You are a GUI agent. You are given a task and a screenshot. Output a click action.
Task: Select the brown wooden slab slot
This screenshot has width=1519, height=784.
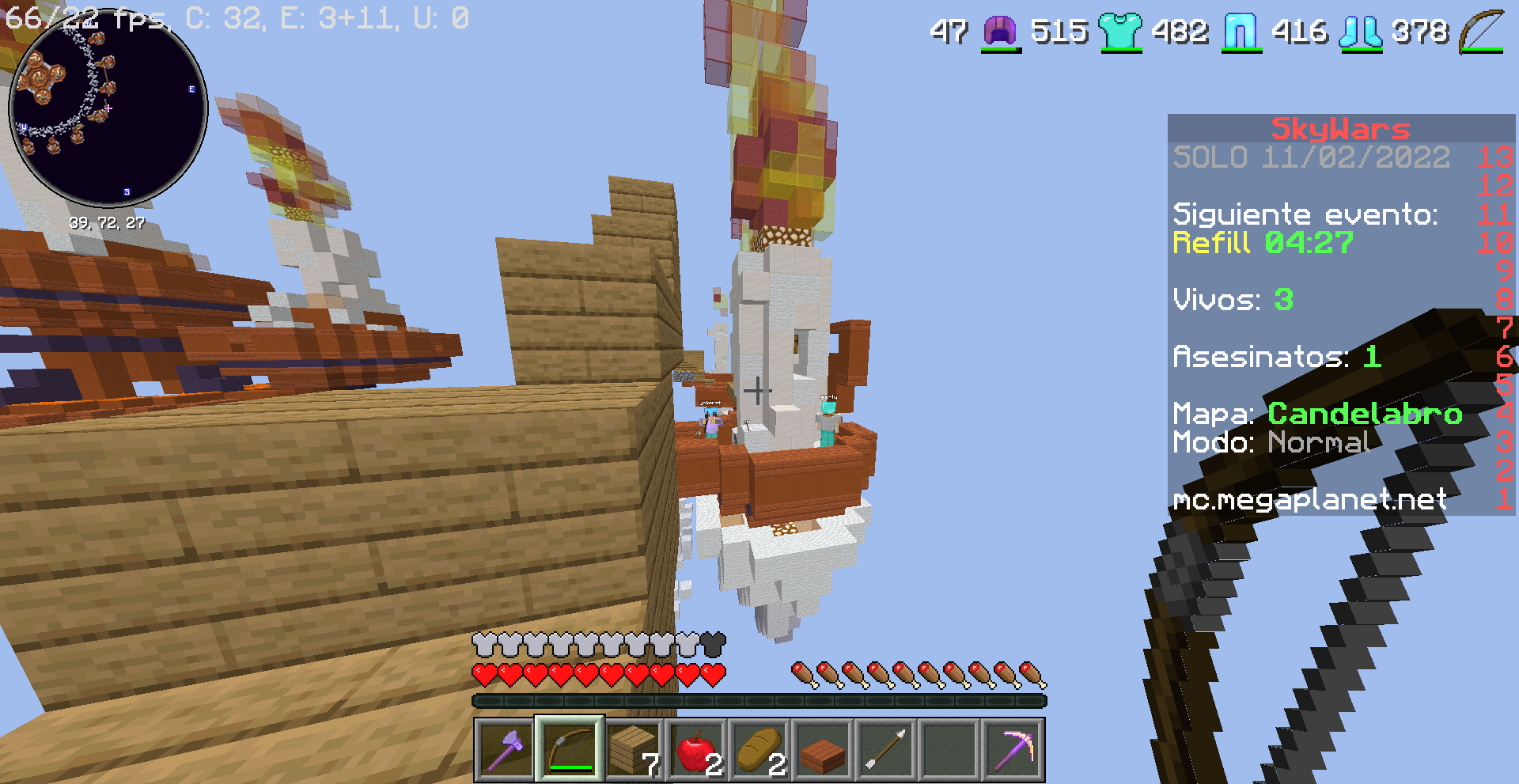823,749
